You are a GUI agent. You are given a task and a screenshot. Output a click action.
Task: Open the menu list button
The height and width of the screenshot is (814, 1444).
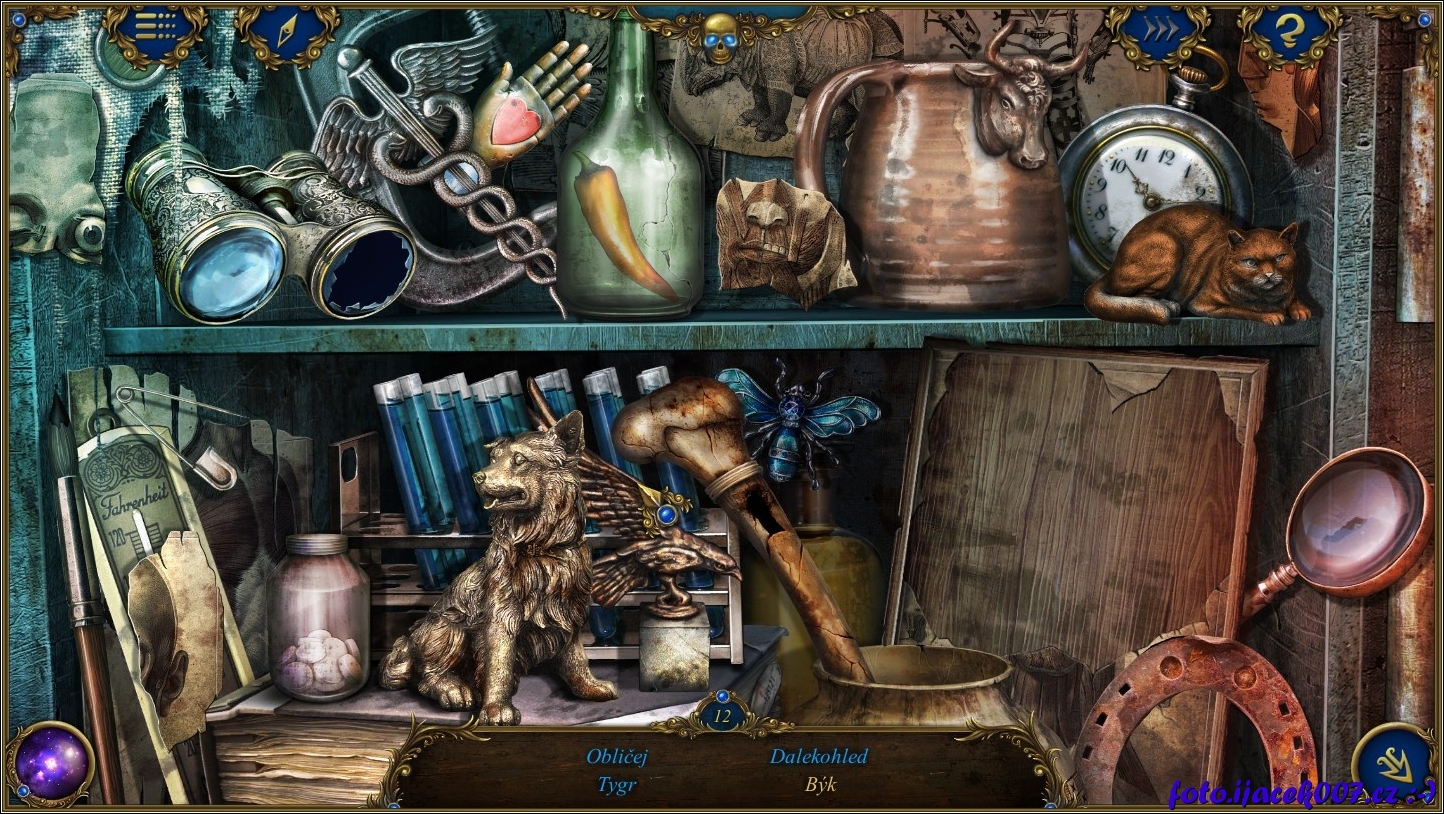(155, 32)
